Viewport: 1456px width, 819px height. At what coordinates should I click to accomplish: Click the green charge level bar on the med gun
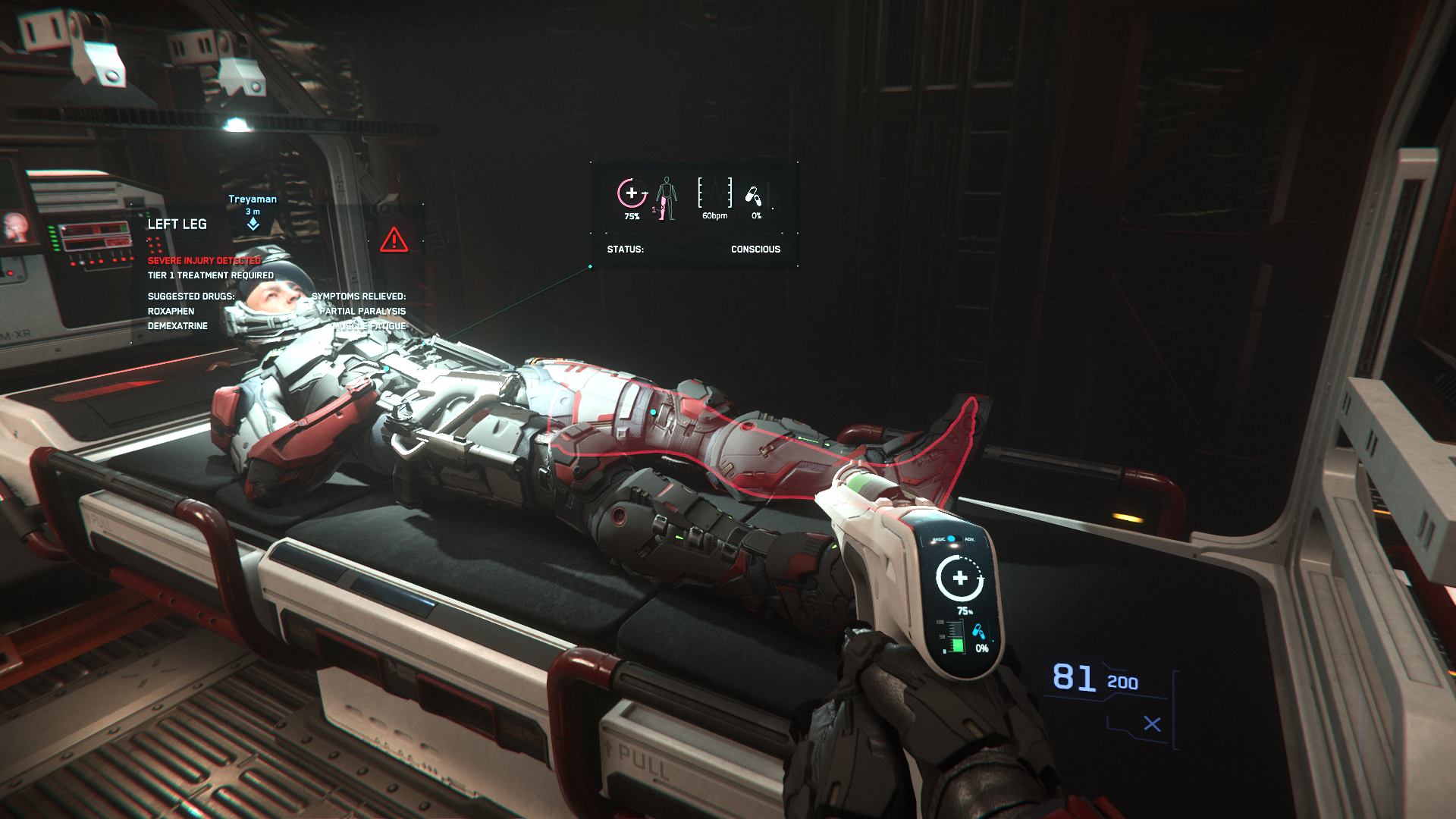click(x=958, y=645)
